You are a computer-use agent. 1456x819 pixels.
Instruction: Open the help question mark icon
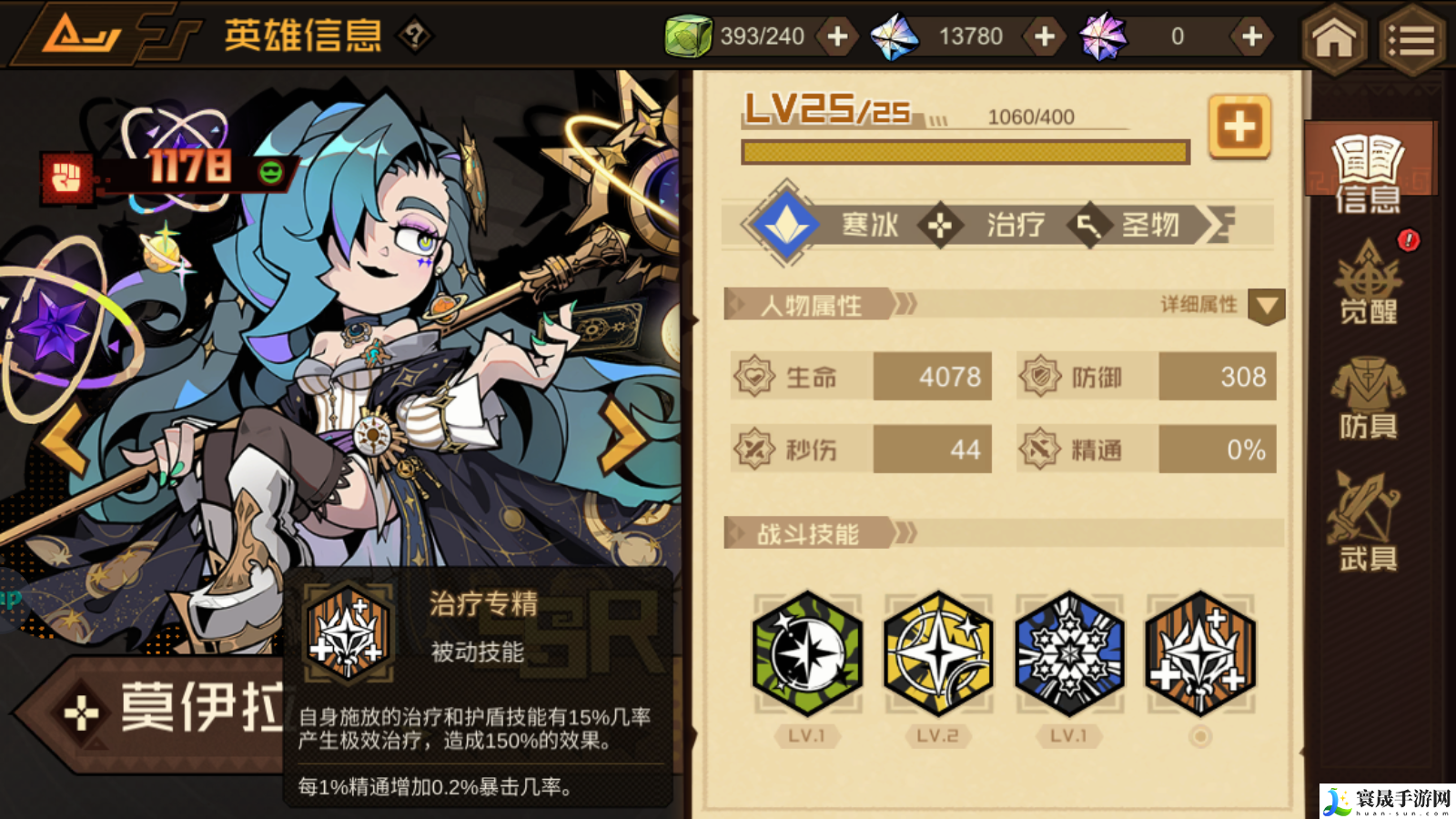[415, 36]
